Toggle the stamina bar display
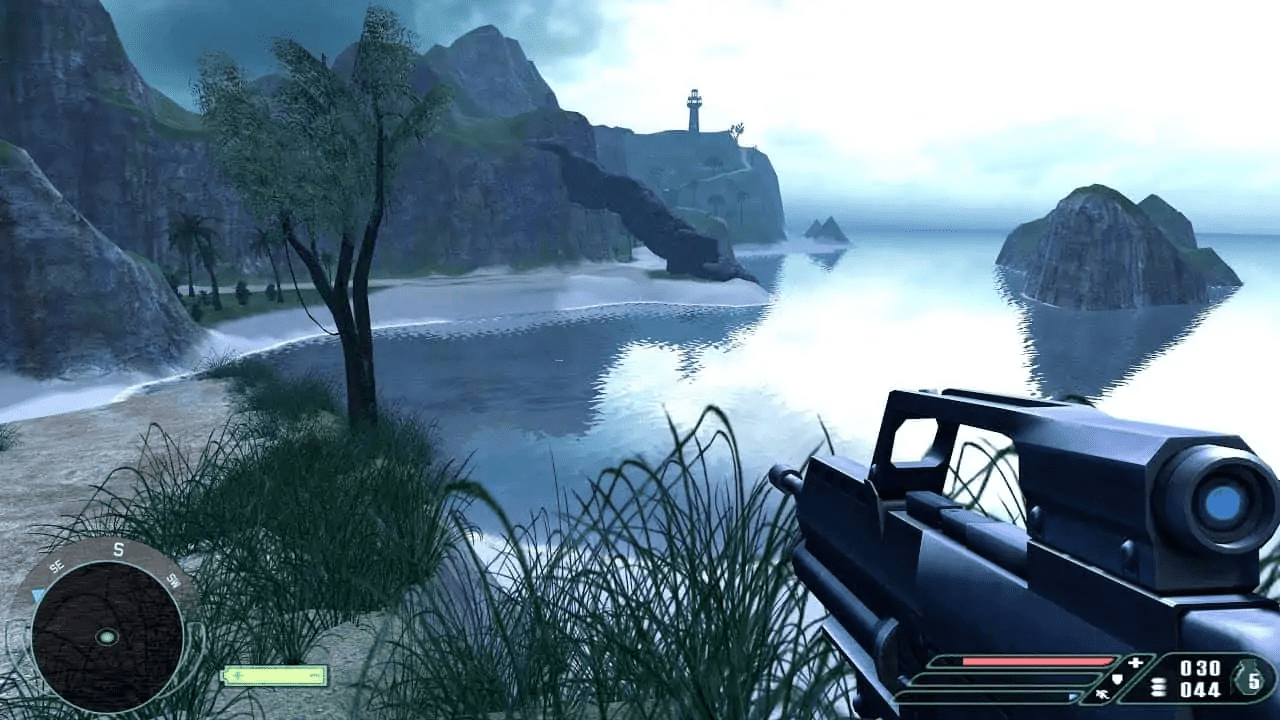Screen dimensions: 1280x720 [989, 695]
